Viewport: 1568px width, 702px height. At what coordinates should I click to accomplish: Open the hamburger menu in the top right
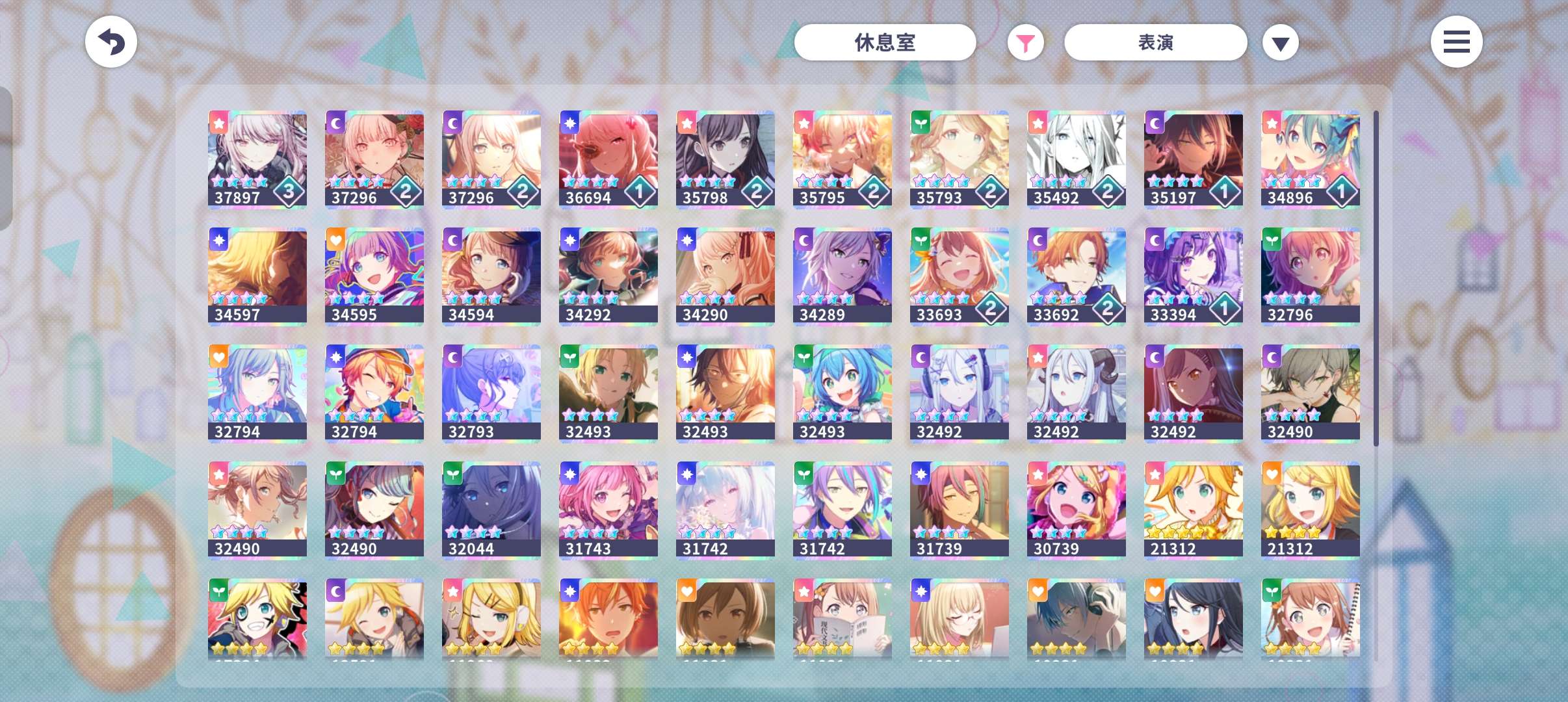(1456, 42)
